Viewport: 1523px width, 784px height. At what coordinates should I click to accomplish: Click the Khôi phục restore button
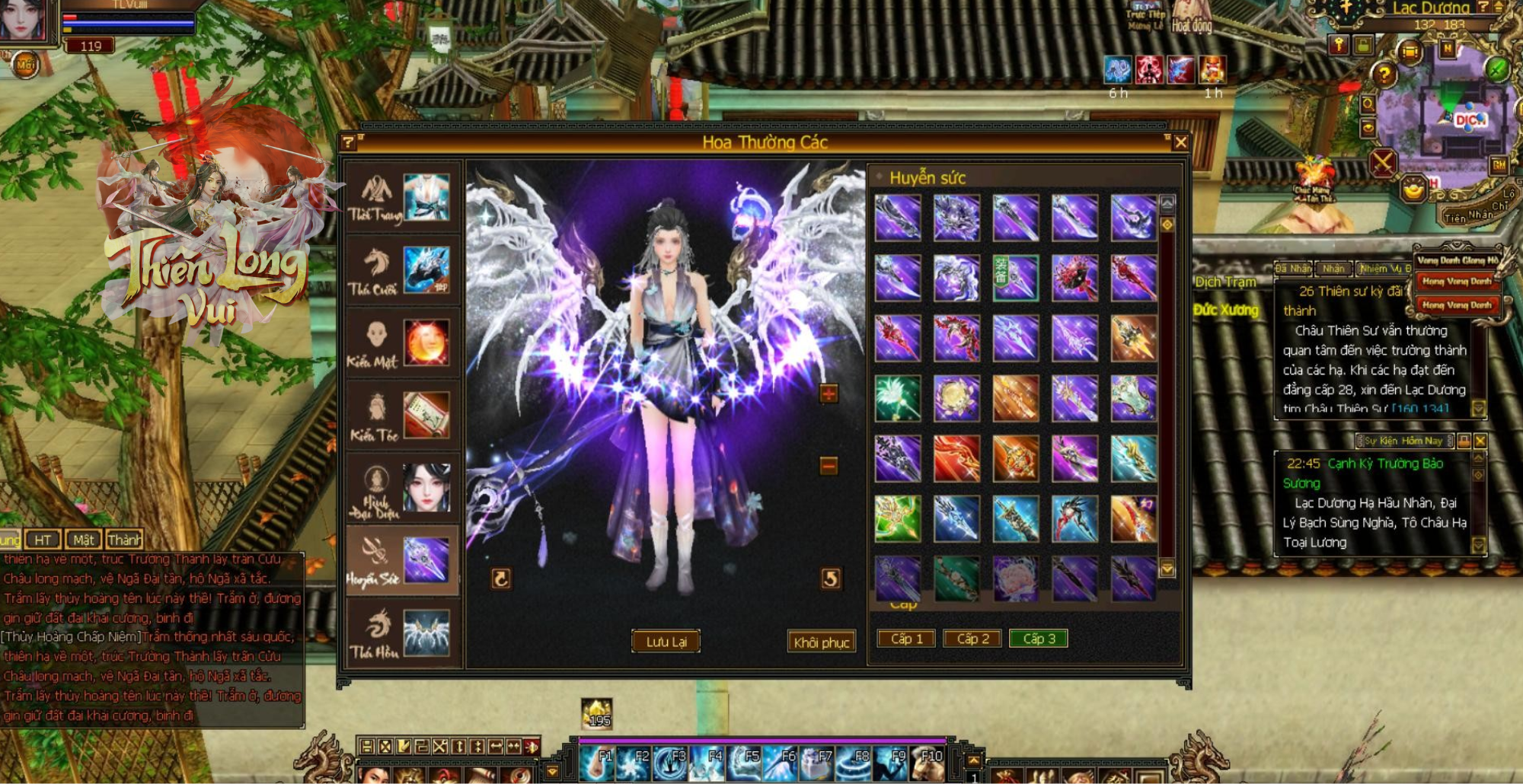(821, 642)
